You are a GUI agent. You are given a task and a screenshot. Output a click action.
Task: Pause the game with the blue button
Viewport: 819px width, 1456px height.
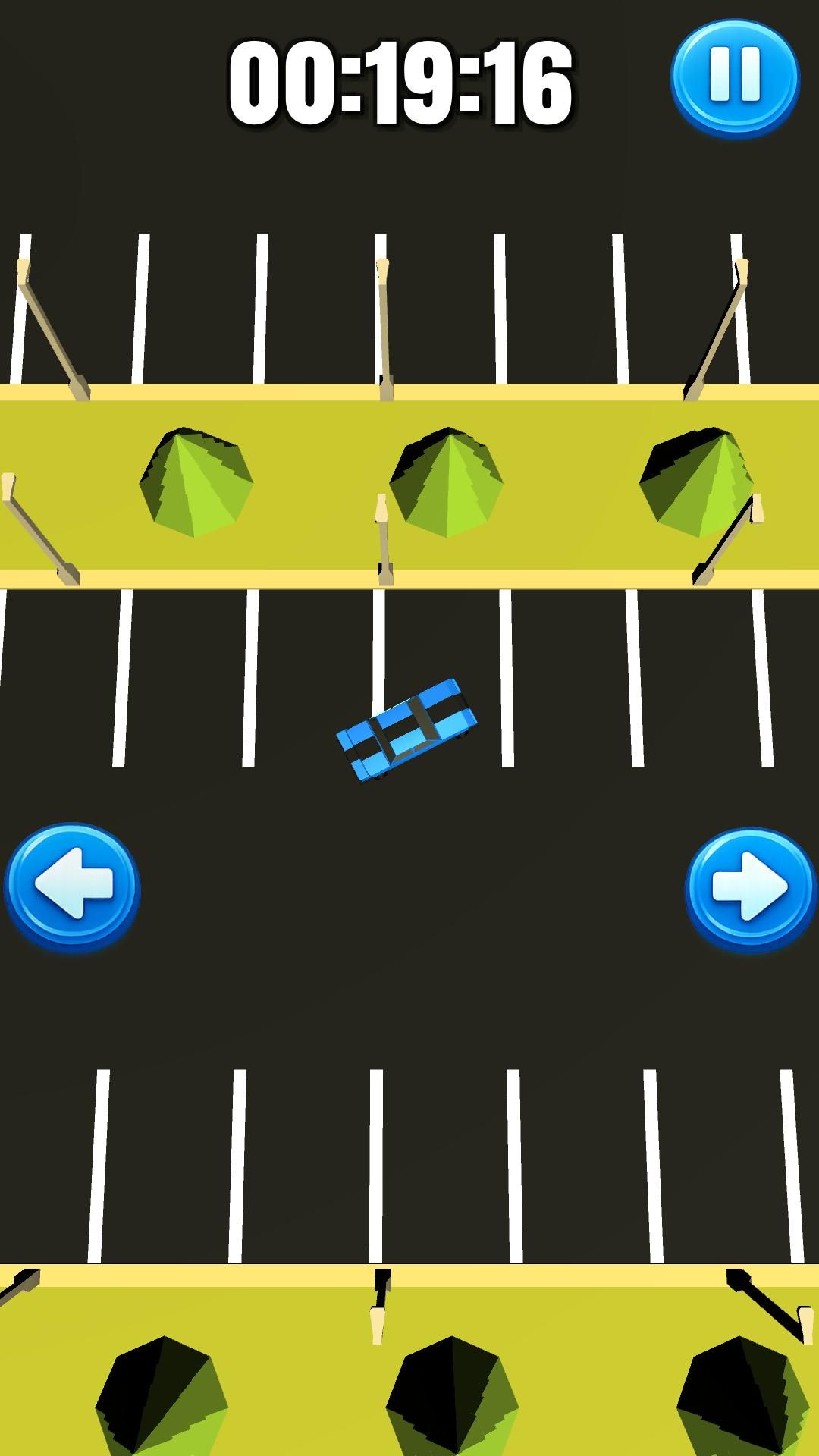pos(734,77)
